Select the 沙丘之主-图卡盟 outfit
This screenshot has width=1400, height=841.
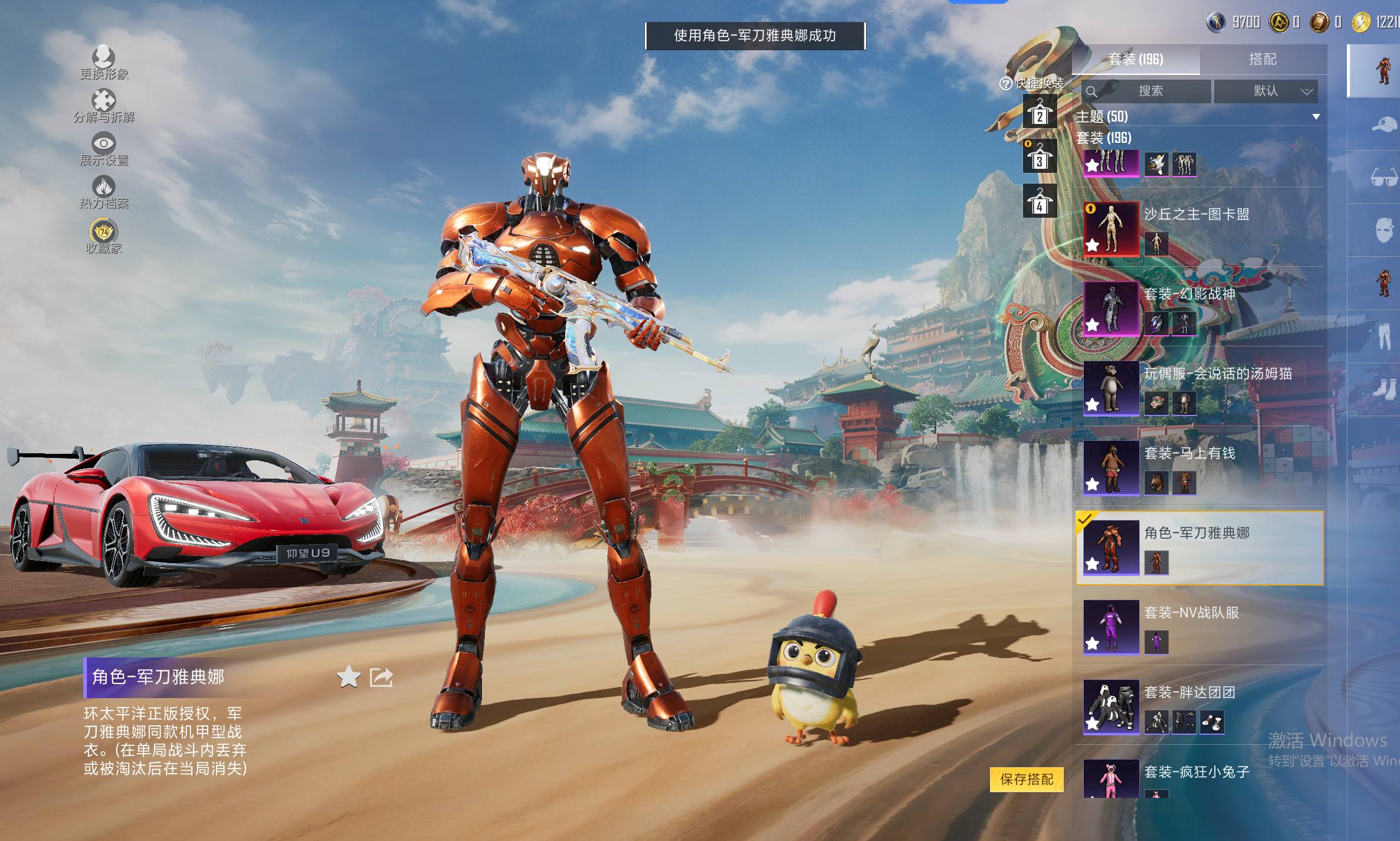pos(1198,228)
